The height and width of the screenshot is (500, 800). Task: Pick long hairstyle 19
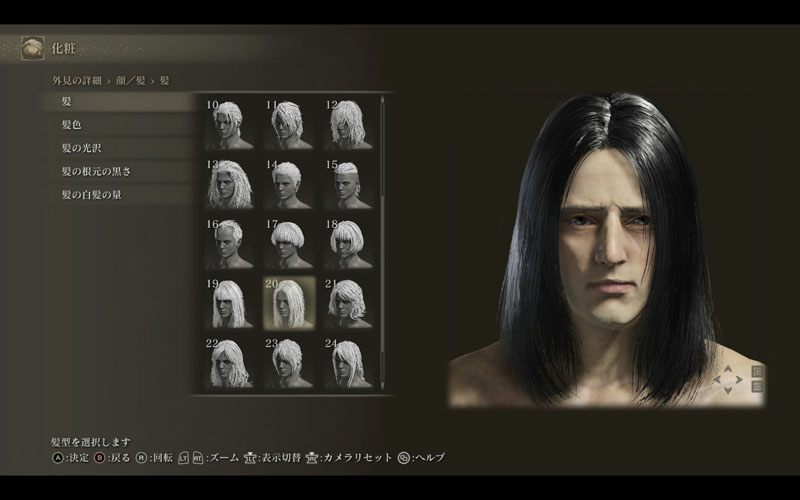230,303
